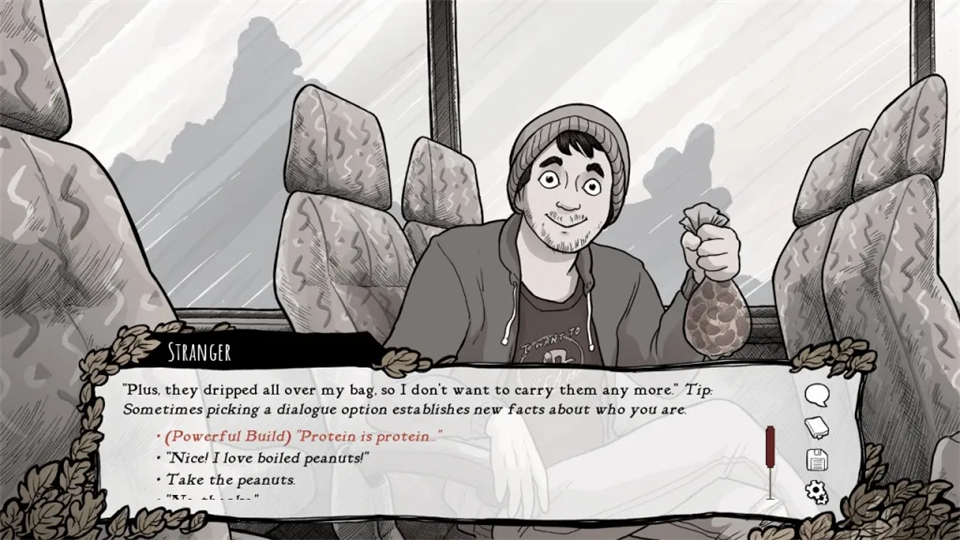Pick the "Take the peanuts." option
The height and width of the screenshot is (540, 960).
(x=224, y=479)
